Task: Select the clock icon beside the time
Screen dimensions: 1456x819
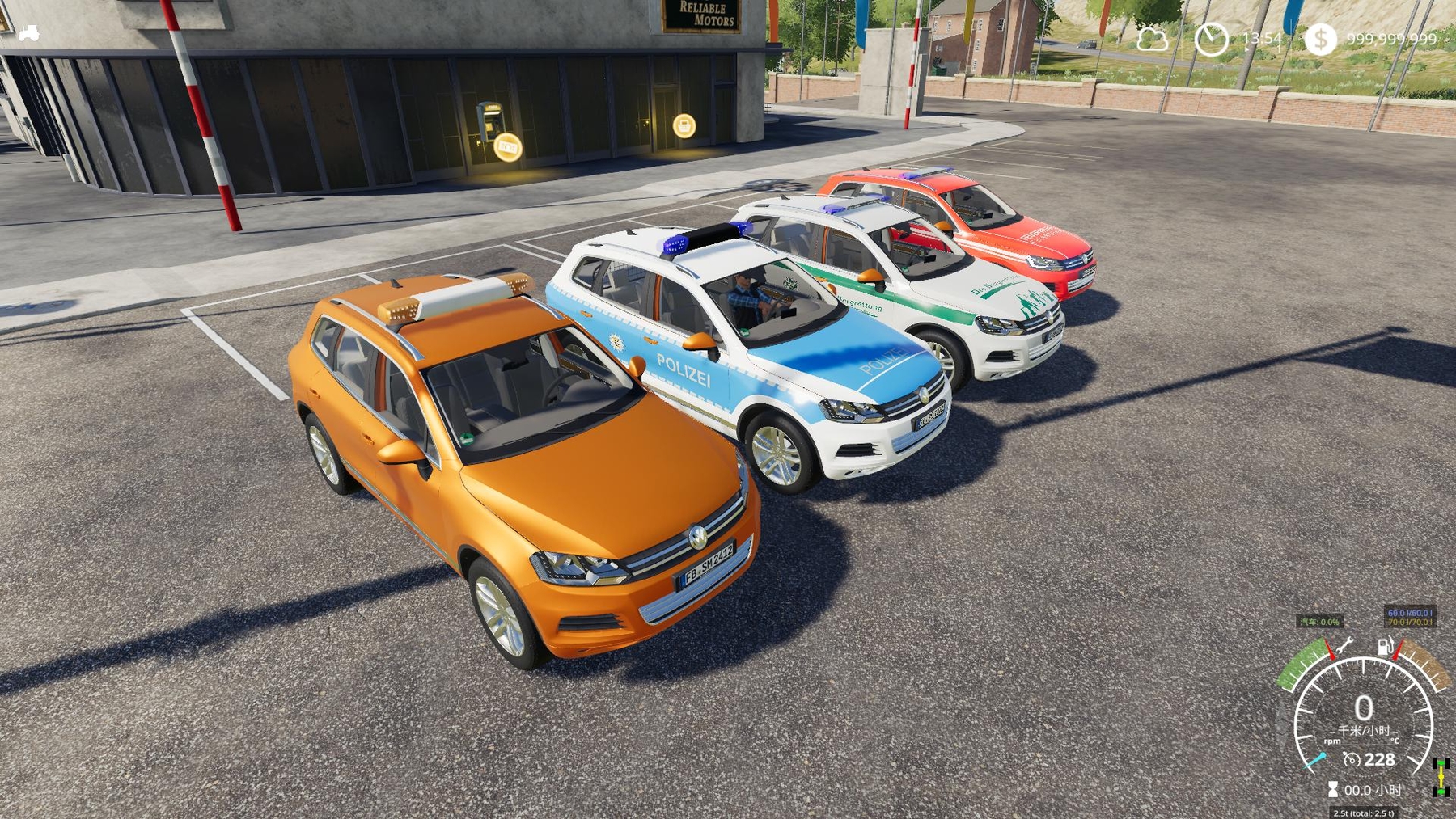Action: 1211,39
